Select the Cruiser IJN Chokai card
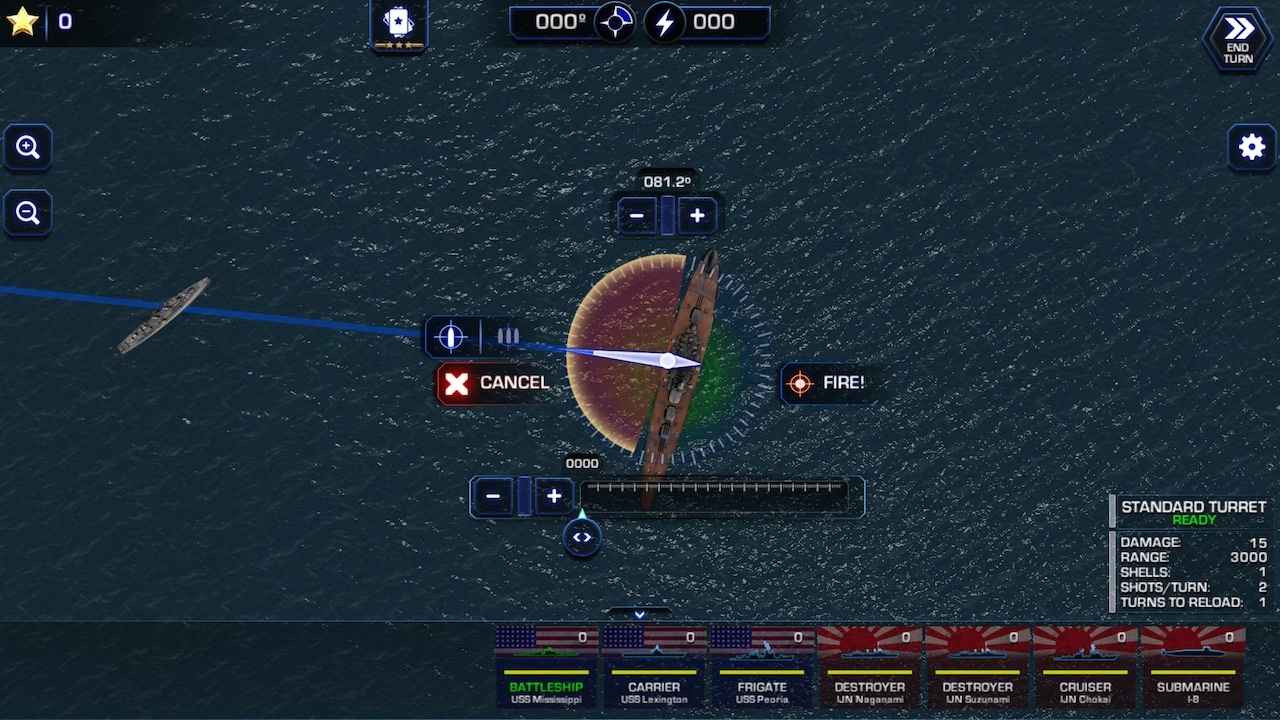Viewport: 1280px width, 720px height. [1085, 666]
